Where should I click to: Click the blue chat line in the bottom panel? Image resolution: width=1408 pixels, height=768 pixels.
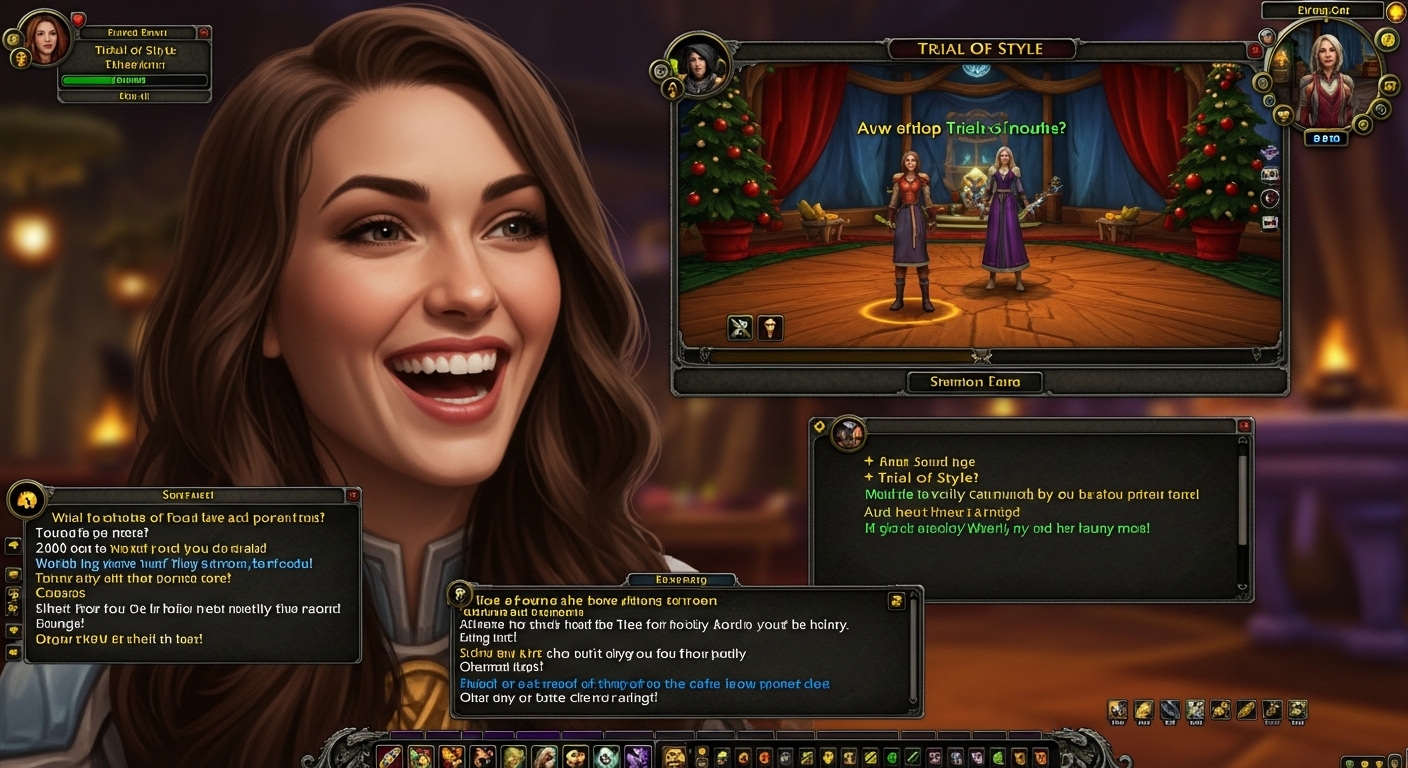click(644, 684)
